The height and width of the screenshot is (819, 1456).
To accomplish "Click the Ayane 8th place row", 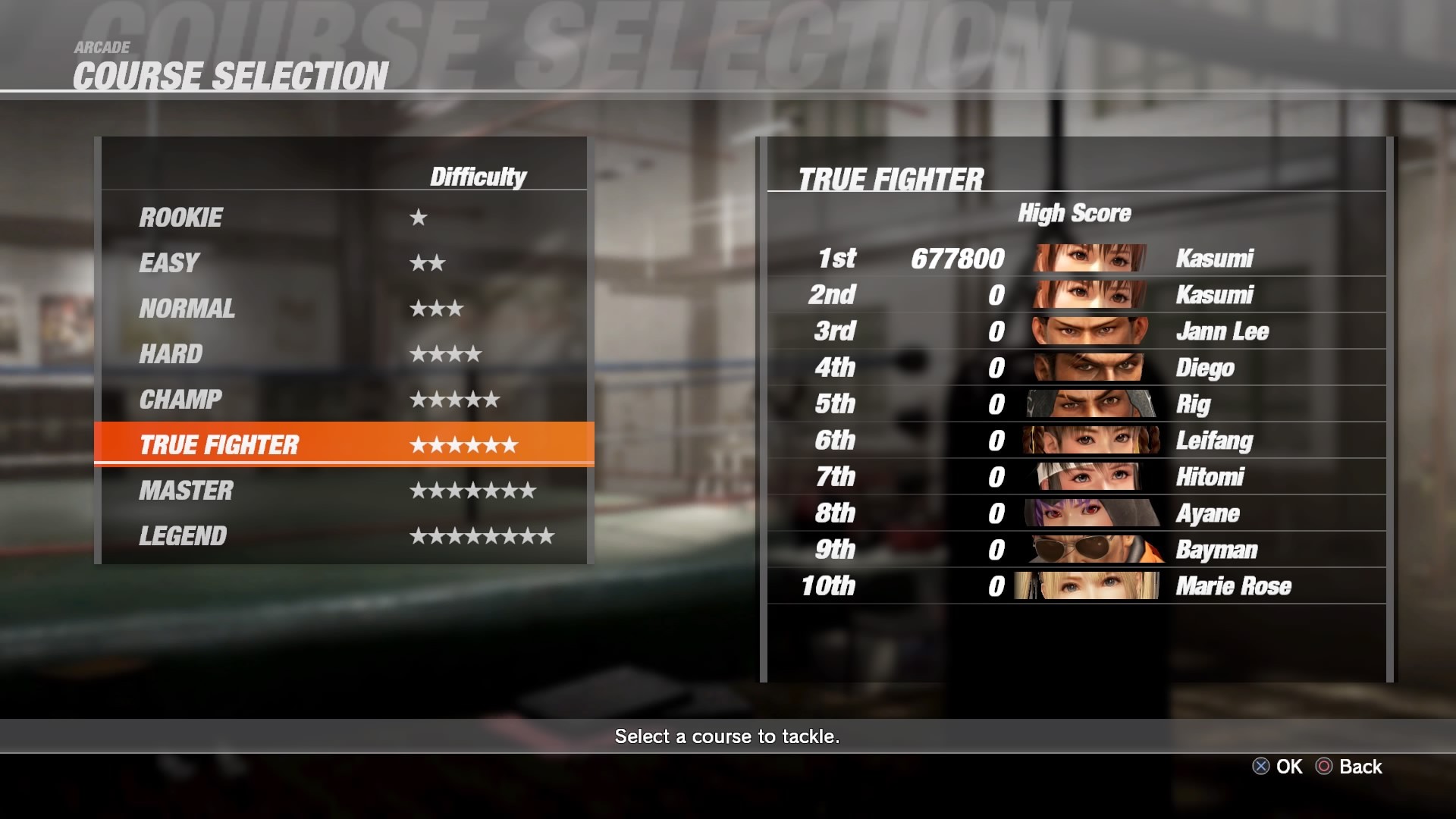I will tap(1075, 513).
